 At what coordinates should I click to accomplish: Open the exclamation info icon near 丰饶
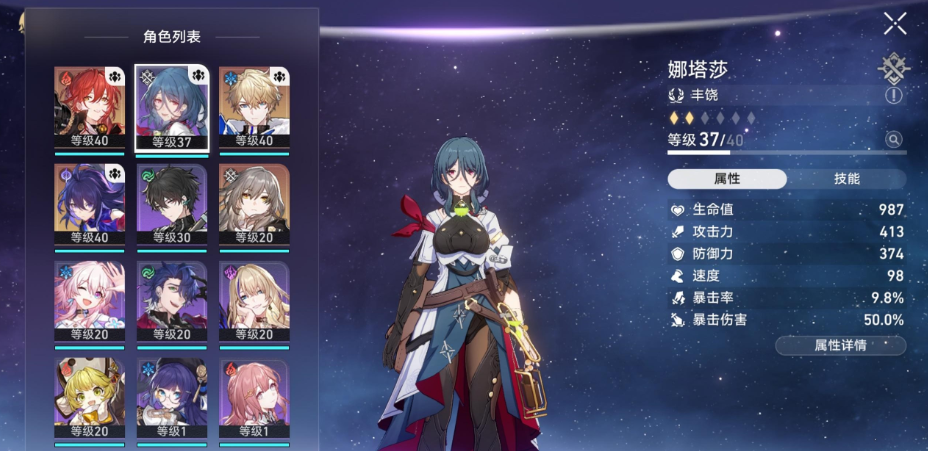pos(892,96)
